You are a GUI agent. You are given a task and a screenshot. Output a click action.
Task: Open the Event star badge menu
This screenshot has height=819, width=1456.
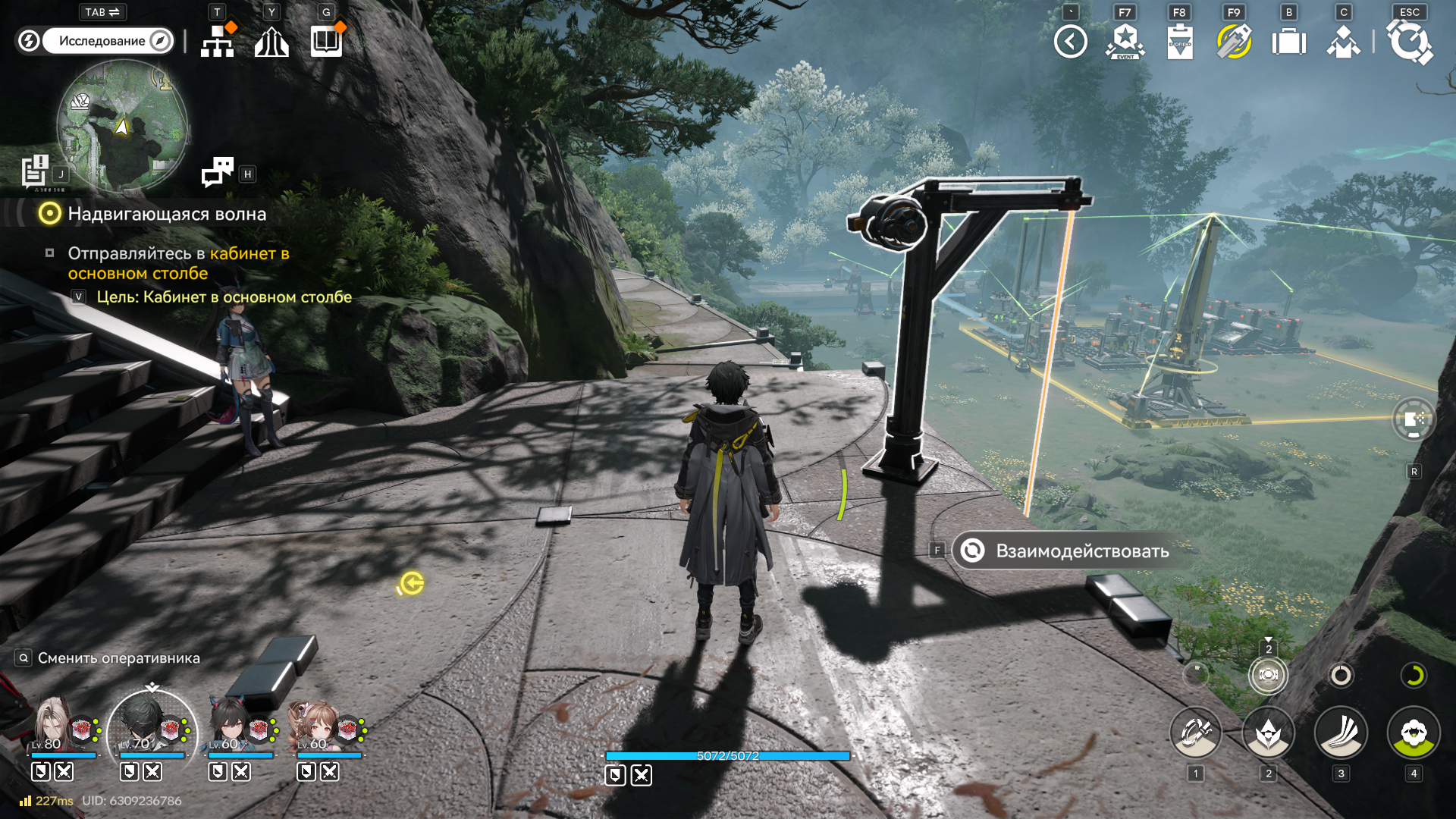(x=1125, y=42)
